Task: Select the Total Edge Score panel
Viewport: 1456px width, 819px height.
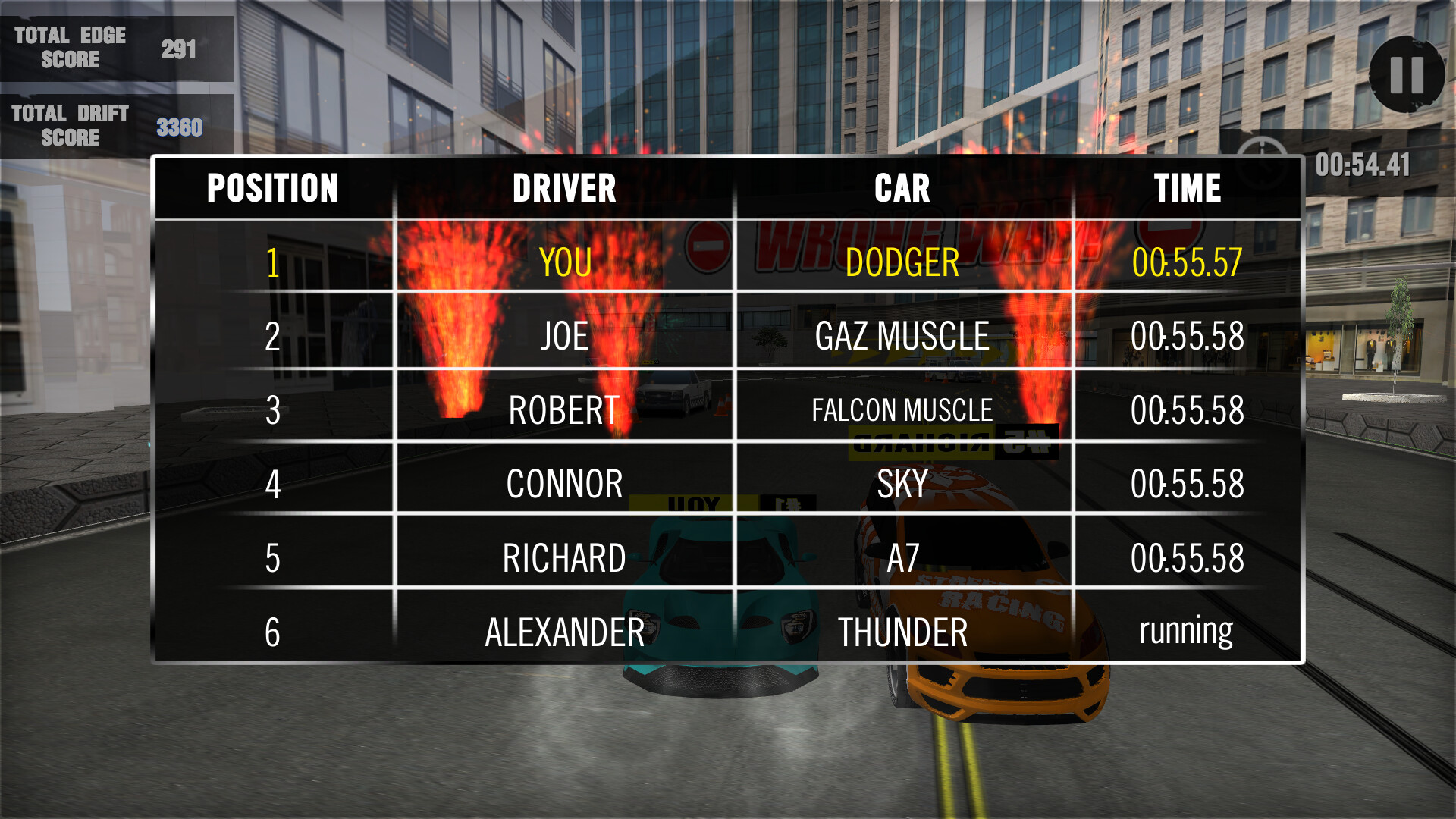Action: click(x=114, y=47)
